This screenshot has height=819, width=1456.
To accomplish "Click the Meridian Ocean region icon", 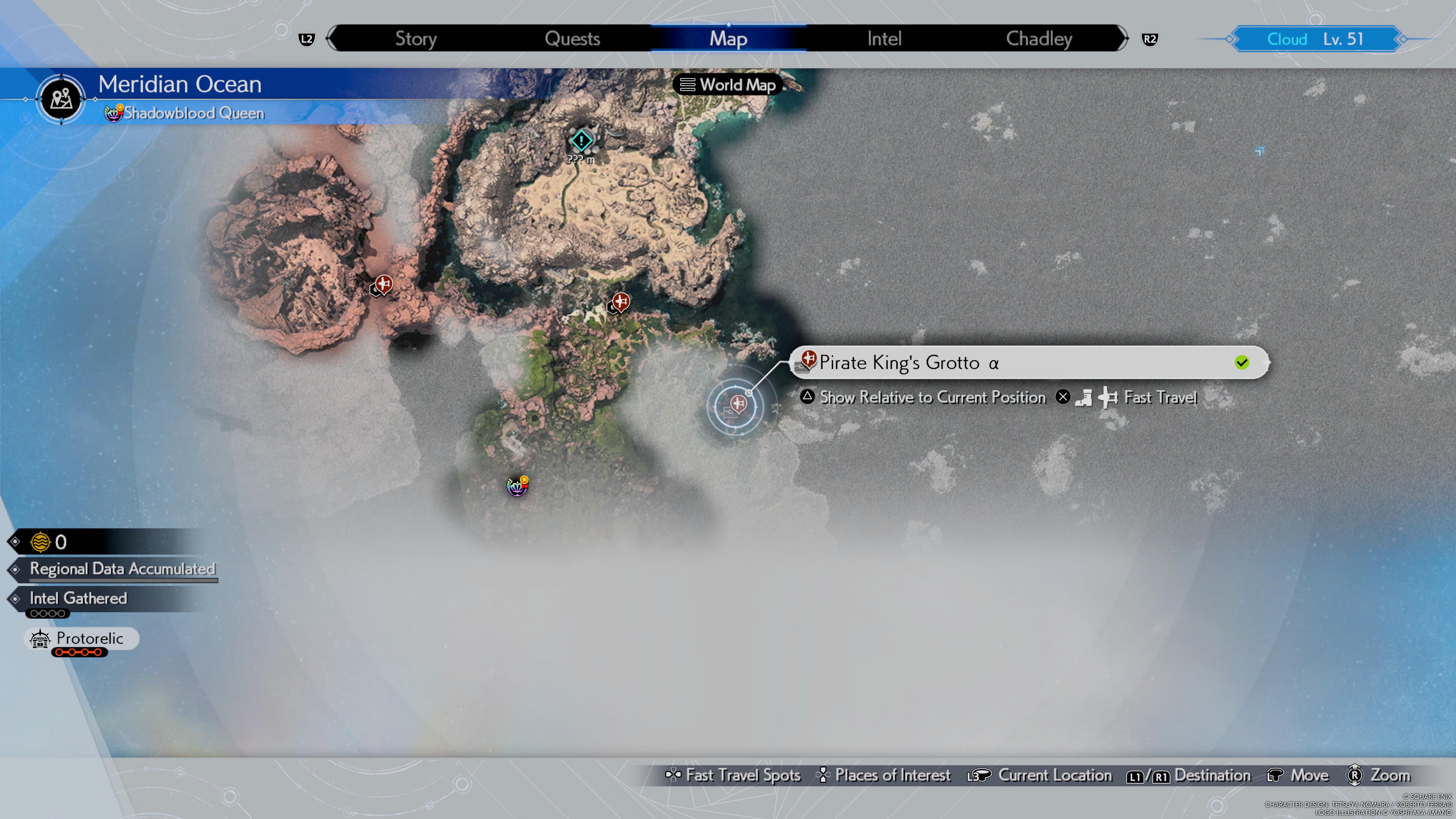I will point(61,99).
